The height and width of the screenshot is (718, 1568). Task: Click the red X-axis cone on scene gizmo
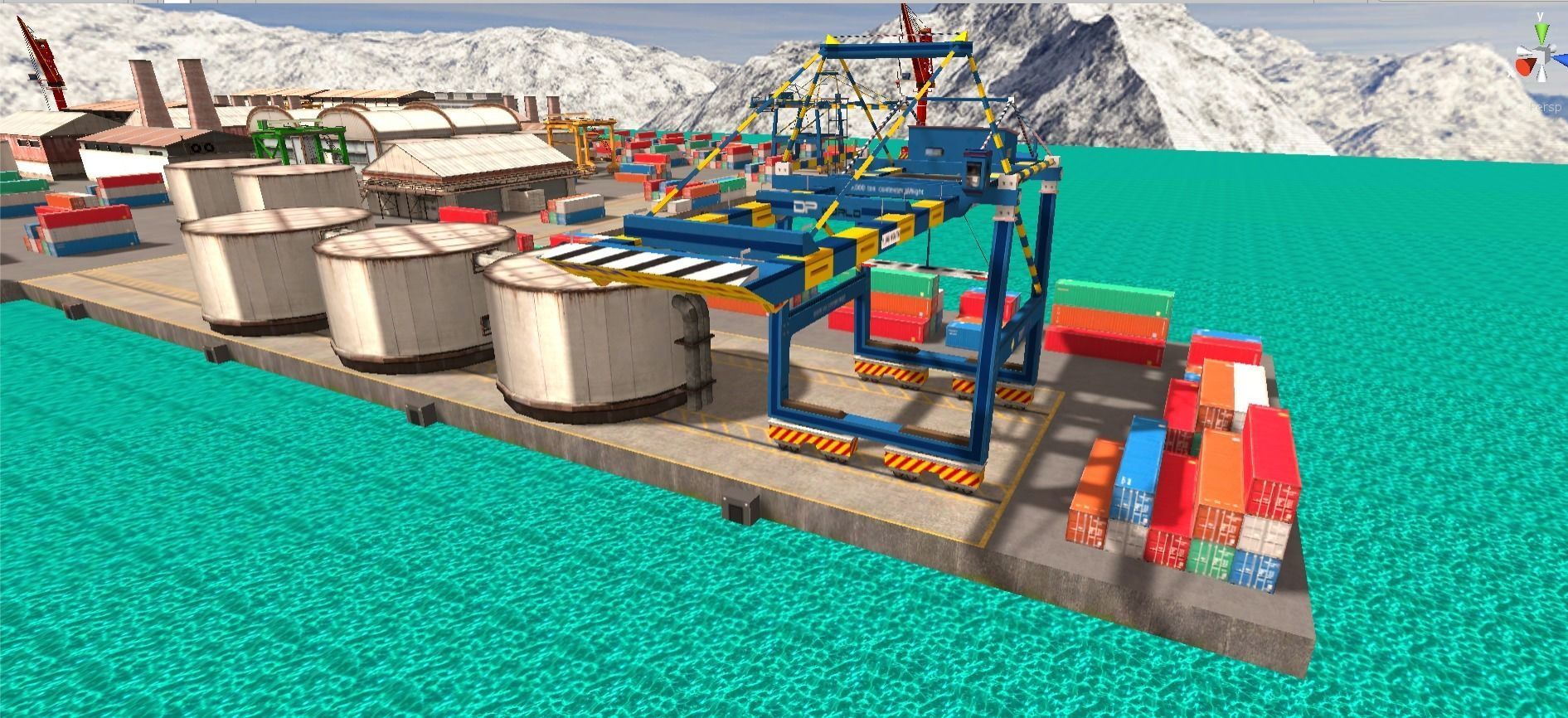[1524, 67]
